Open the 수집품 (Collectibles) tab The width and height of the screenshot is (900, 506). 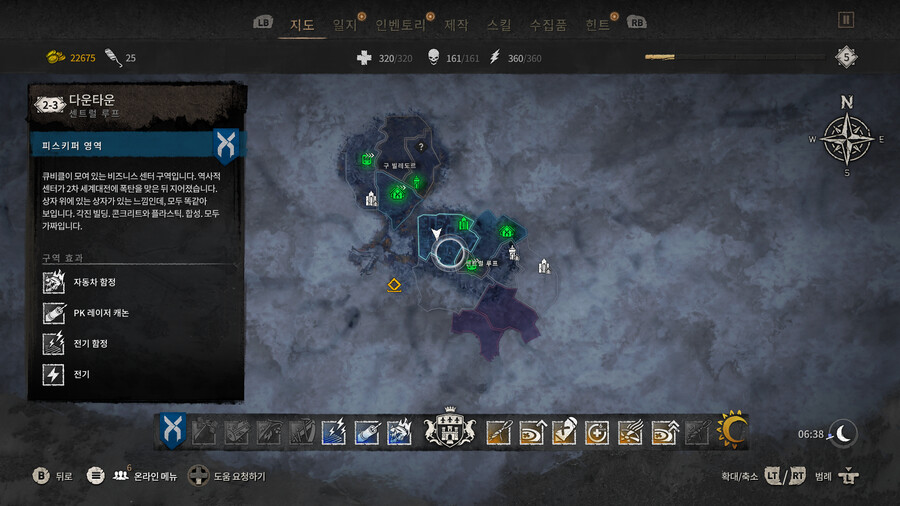(548, 23)
